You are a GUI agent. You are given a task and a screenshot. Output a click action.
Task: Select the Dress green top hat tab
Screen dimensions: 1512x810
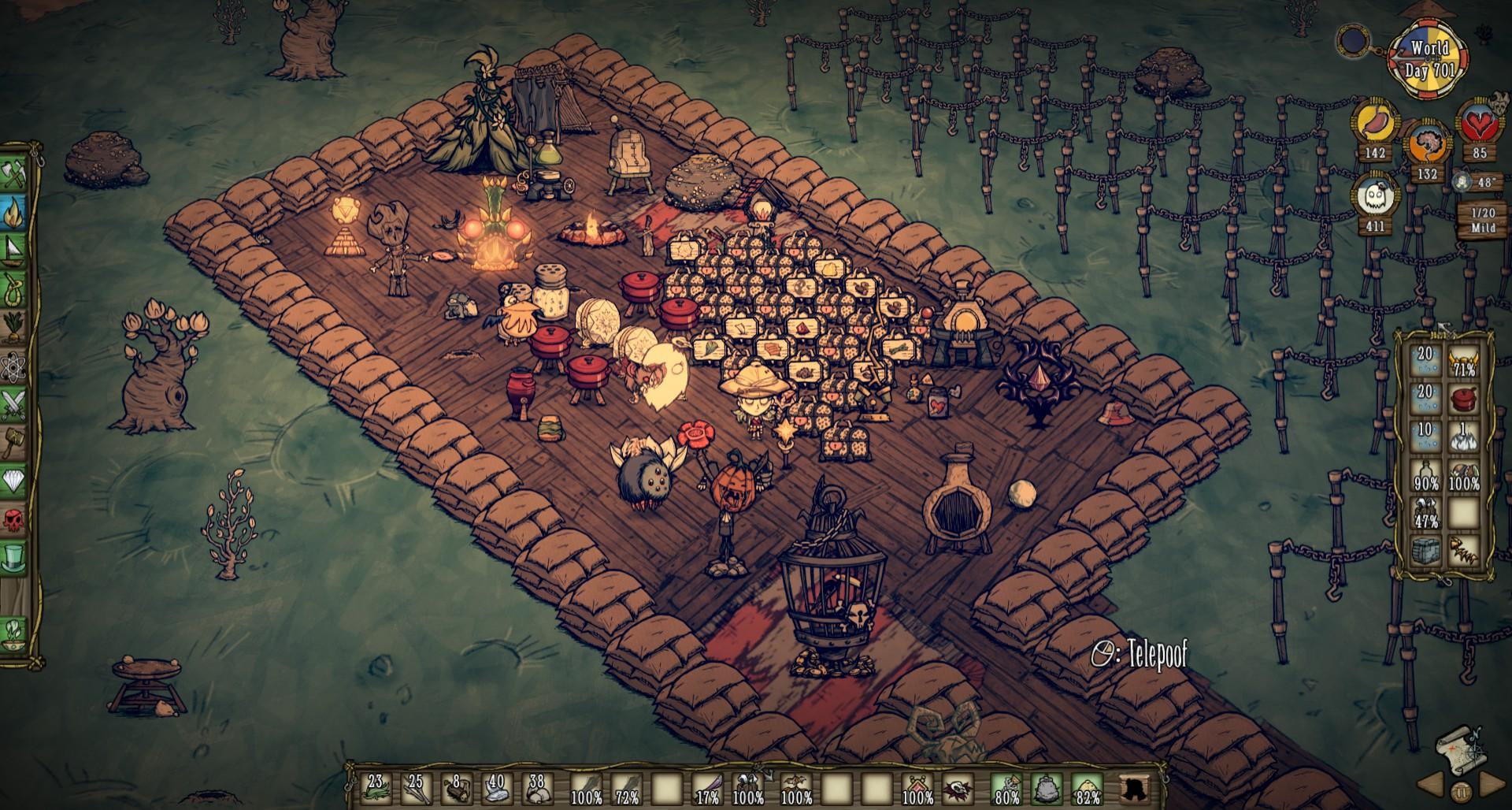pyautogui.click(x=16, y=556)
